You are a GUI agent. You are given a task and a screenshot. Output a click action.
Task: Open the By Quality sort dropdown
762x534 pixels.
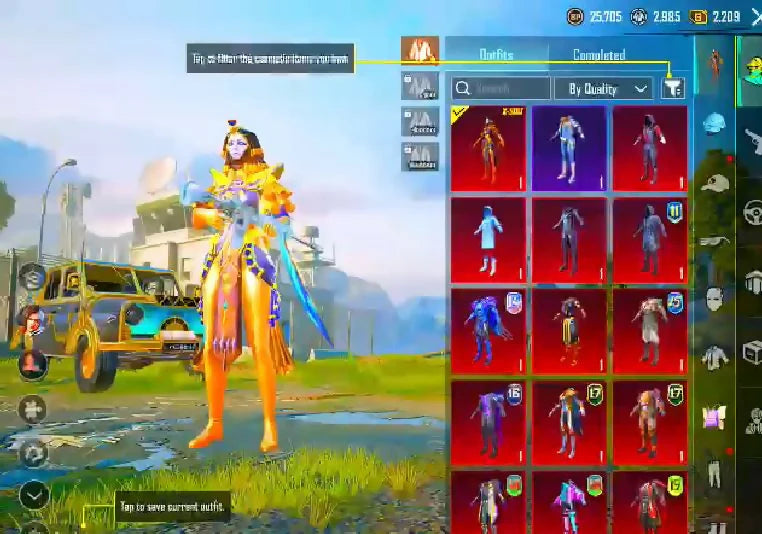tap(603, 88)
